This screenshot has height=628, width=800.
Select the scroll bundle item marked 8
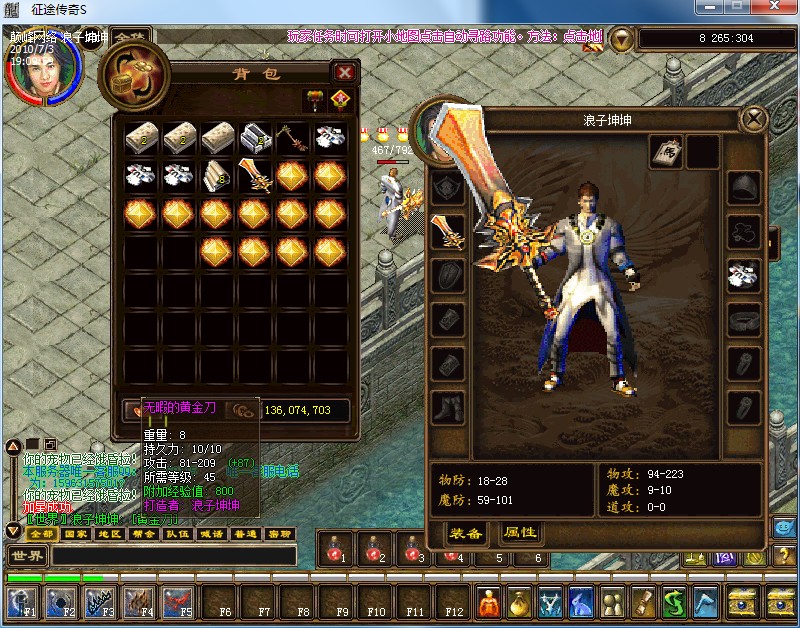coord(218,176)
